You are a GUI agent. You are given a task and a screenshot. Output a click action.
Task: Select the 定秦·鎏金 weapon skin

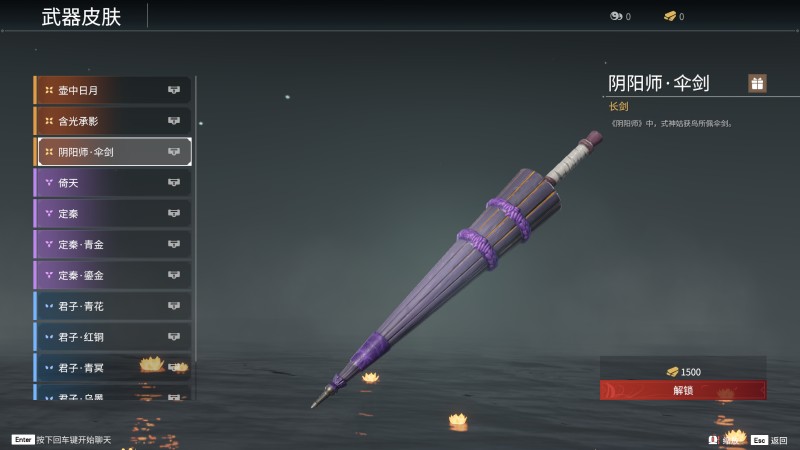tap(113, 275)
